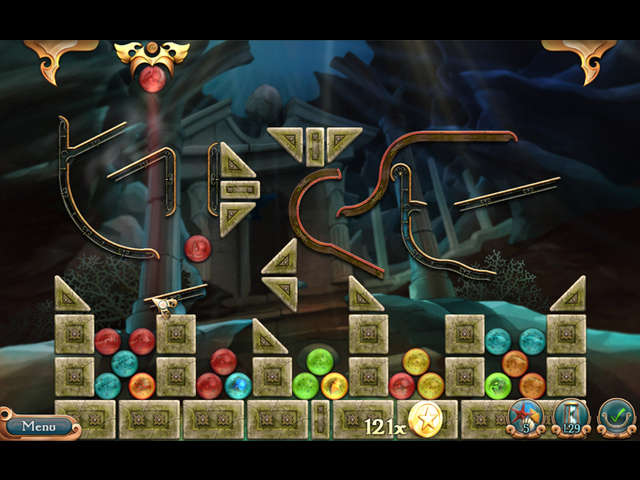
Task: Open the Menu button
Action: pyautogui.click(x=39, y=425)
